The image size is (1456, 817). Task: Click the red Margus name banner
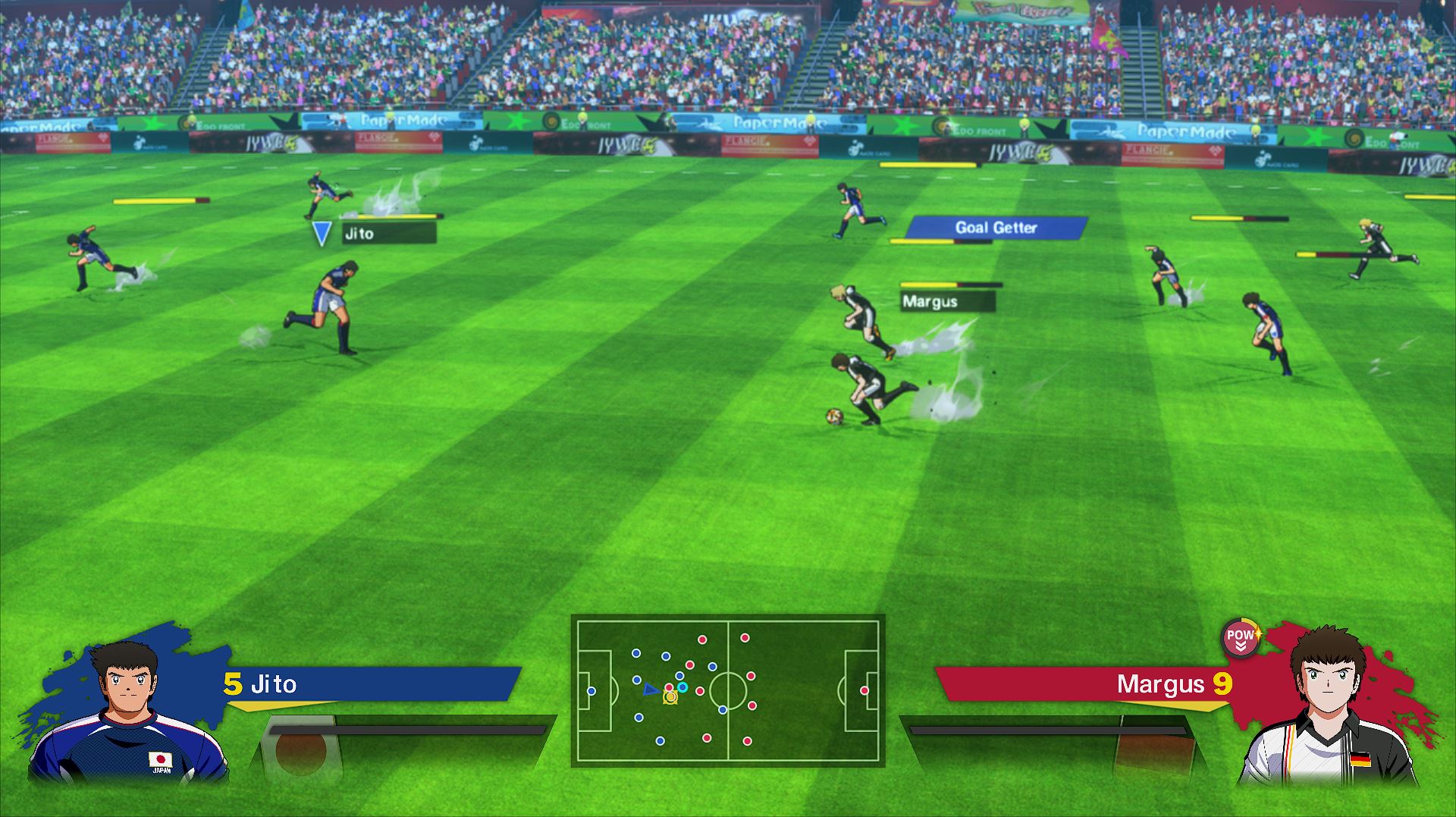click(x=1084, y=684)
